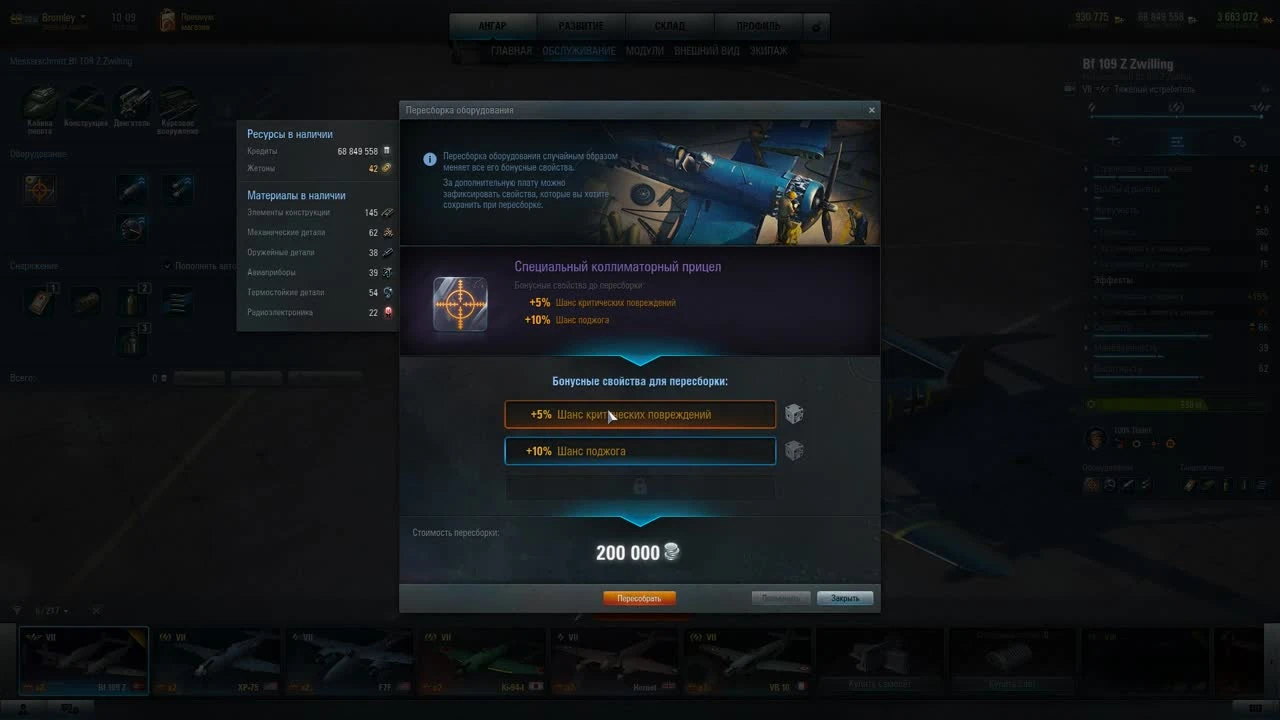
Task: Click the gear icon right of ПРОФИЛЬ
Action: click(816, 27)
